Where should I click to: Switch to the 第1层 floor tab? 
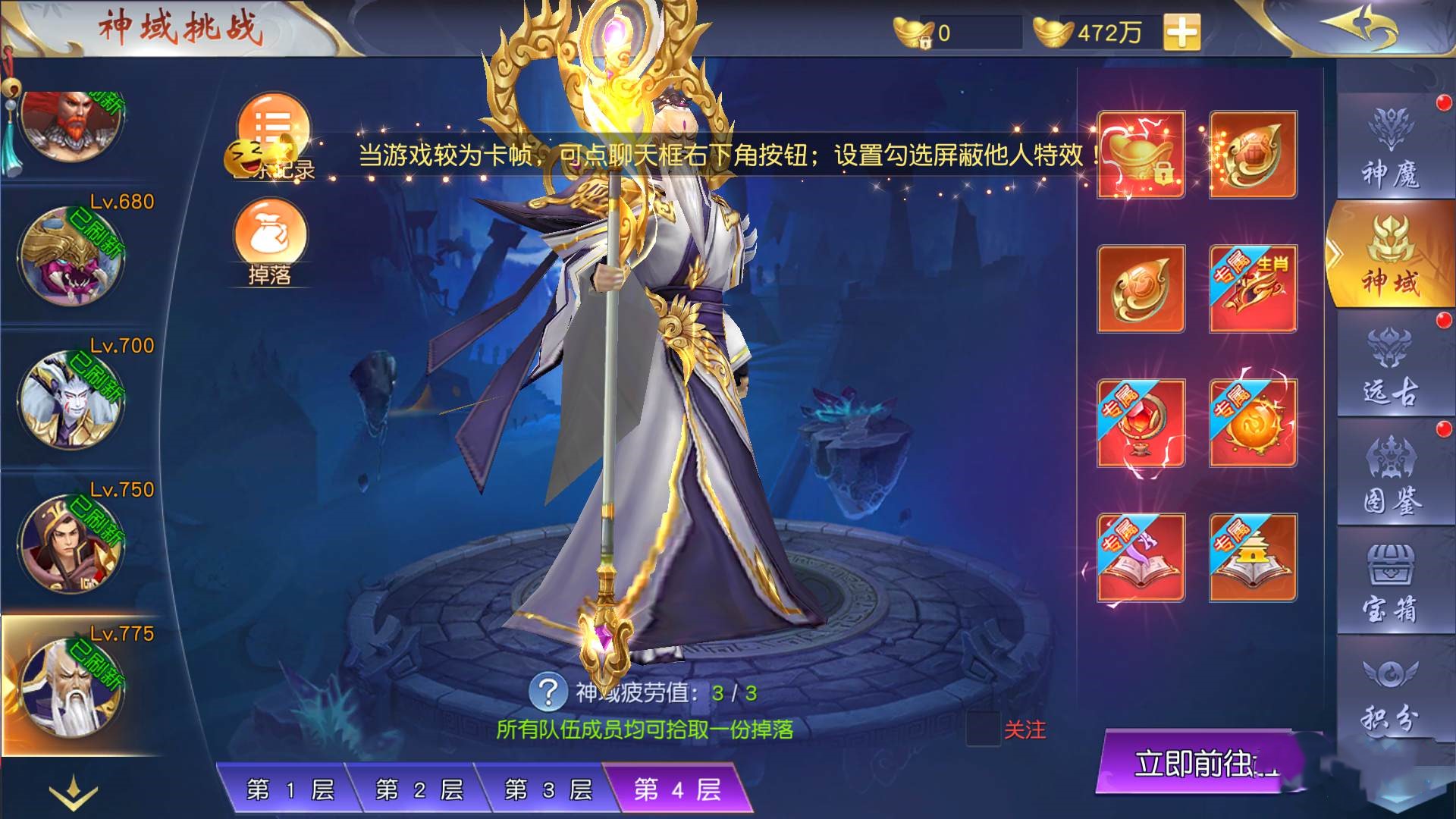tap(290, 790)
